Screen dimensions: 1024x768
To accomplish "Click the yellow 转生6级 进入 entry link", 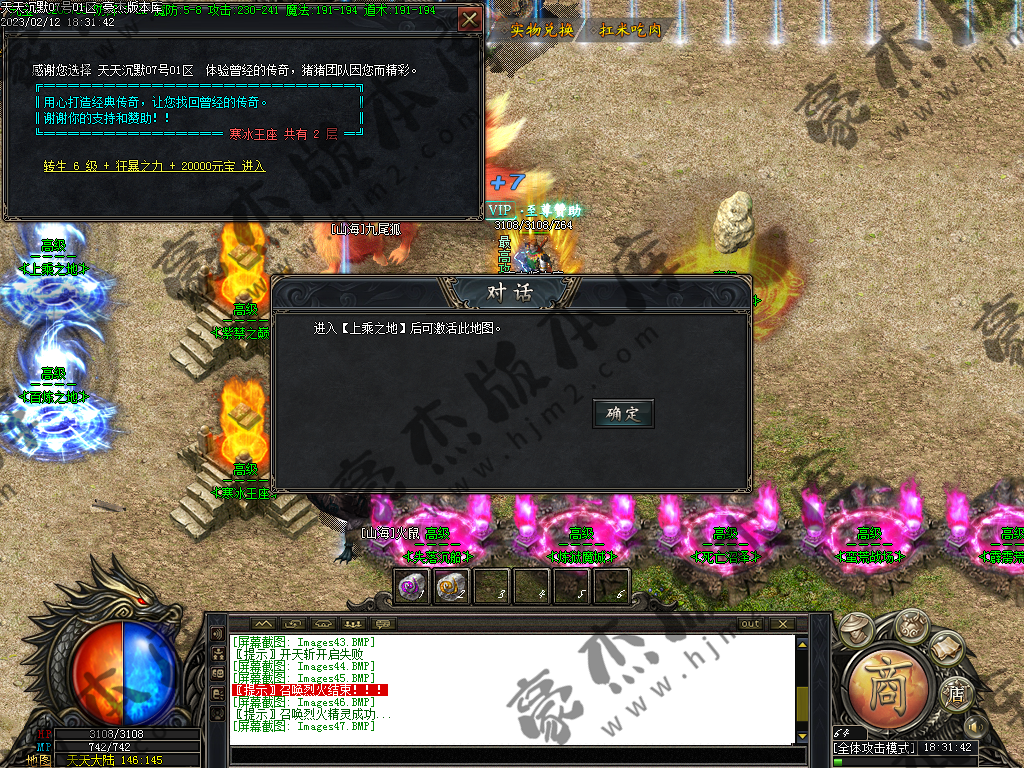I will coord(154,166).
